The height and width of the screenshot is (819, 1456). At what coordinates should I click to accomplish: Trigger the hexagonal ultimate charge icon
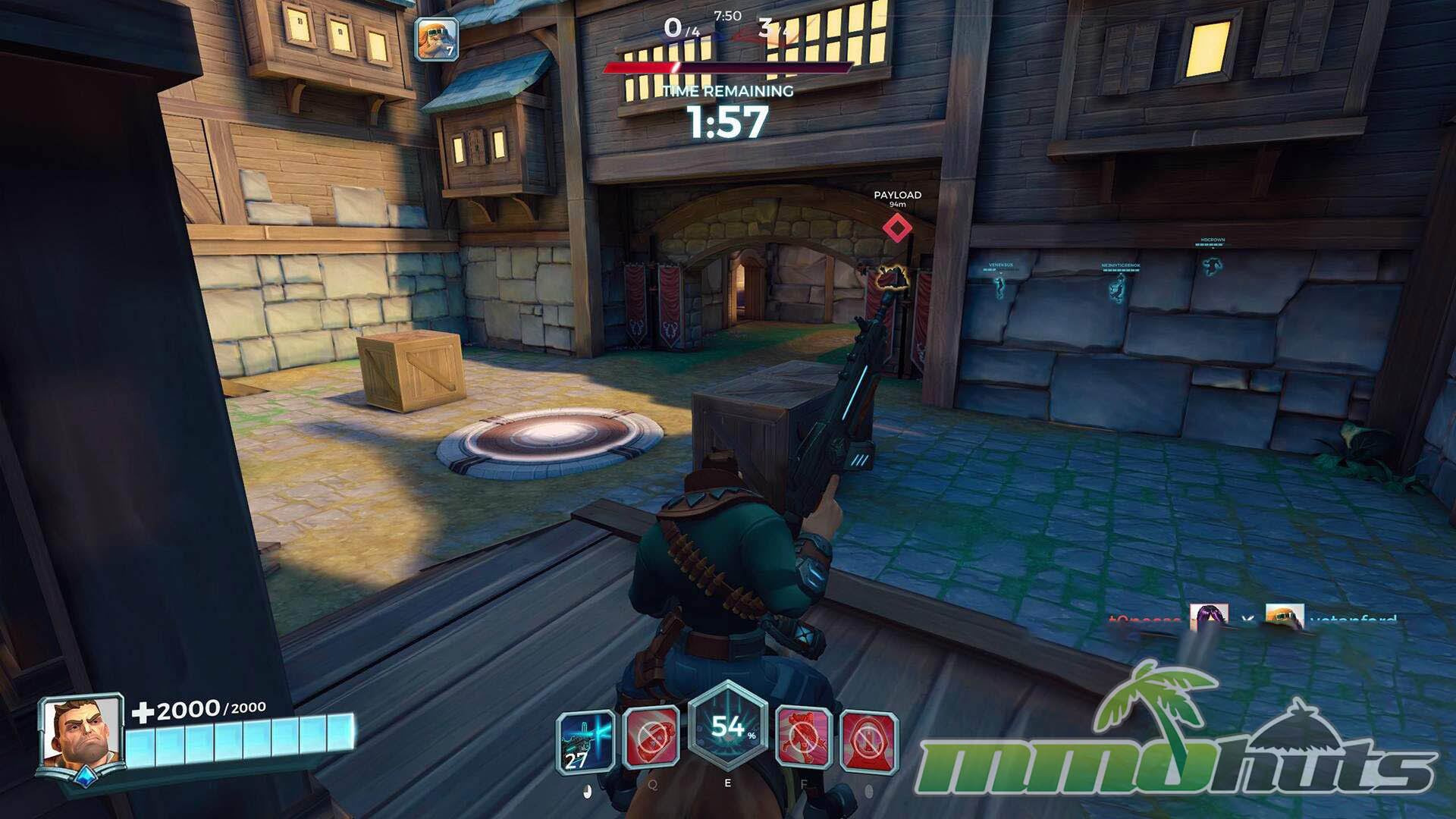coord(728,728)
